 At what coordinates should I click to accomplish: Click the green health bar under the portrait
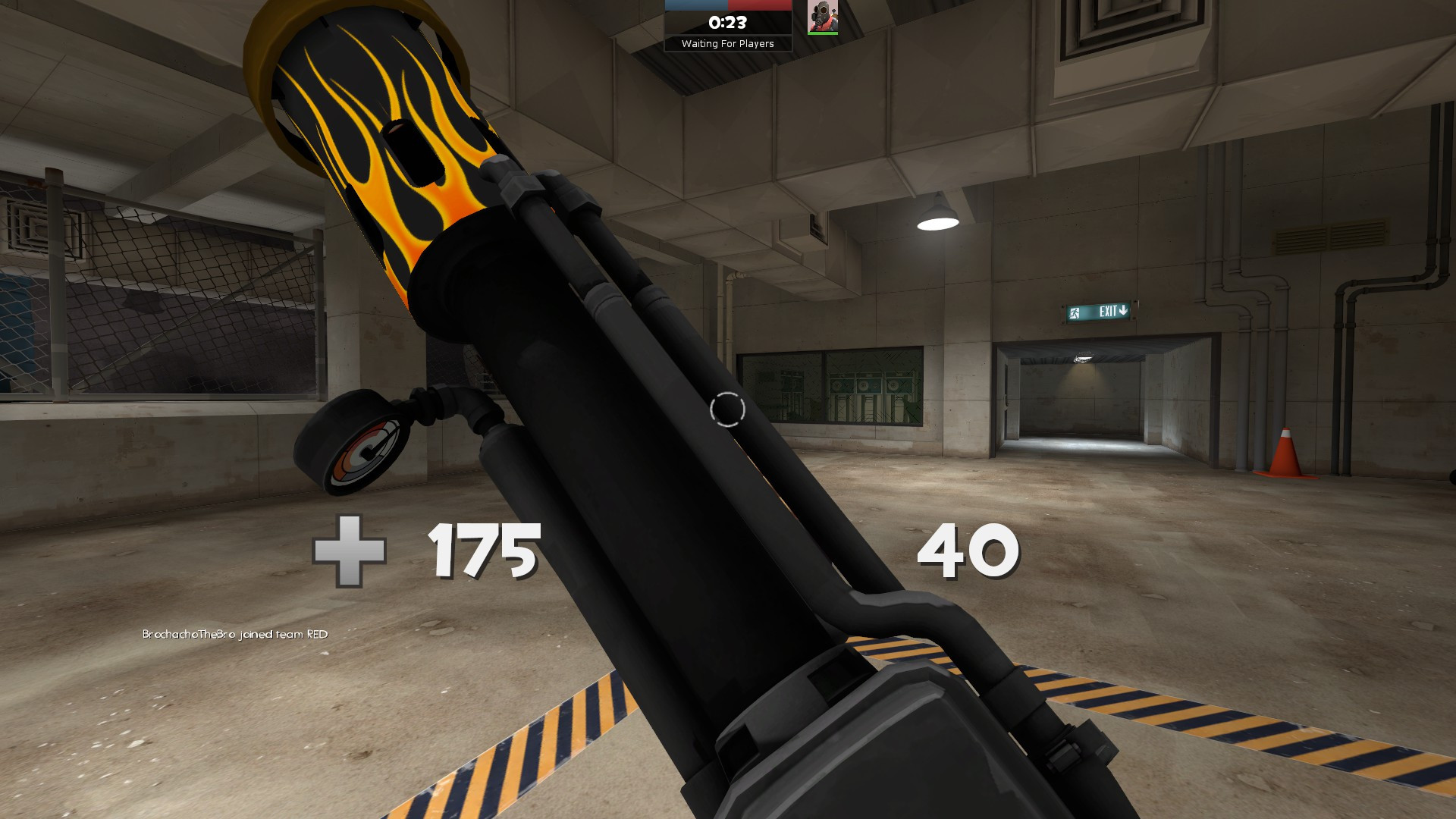(823, 33)
